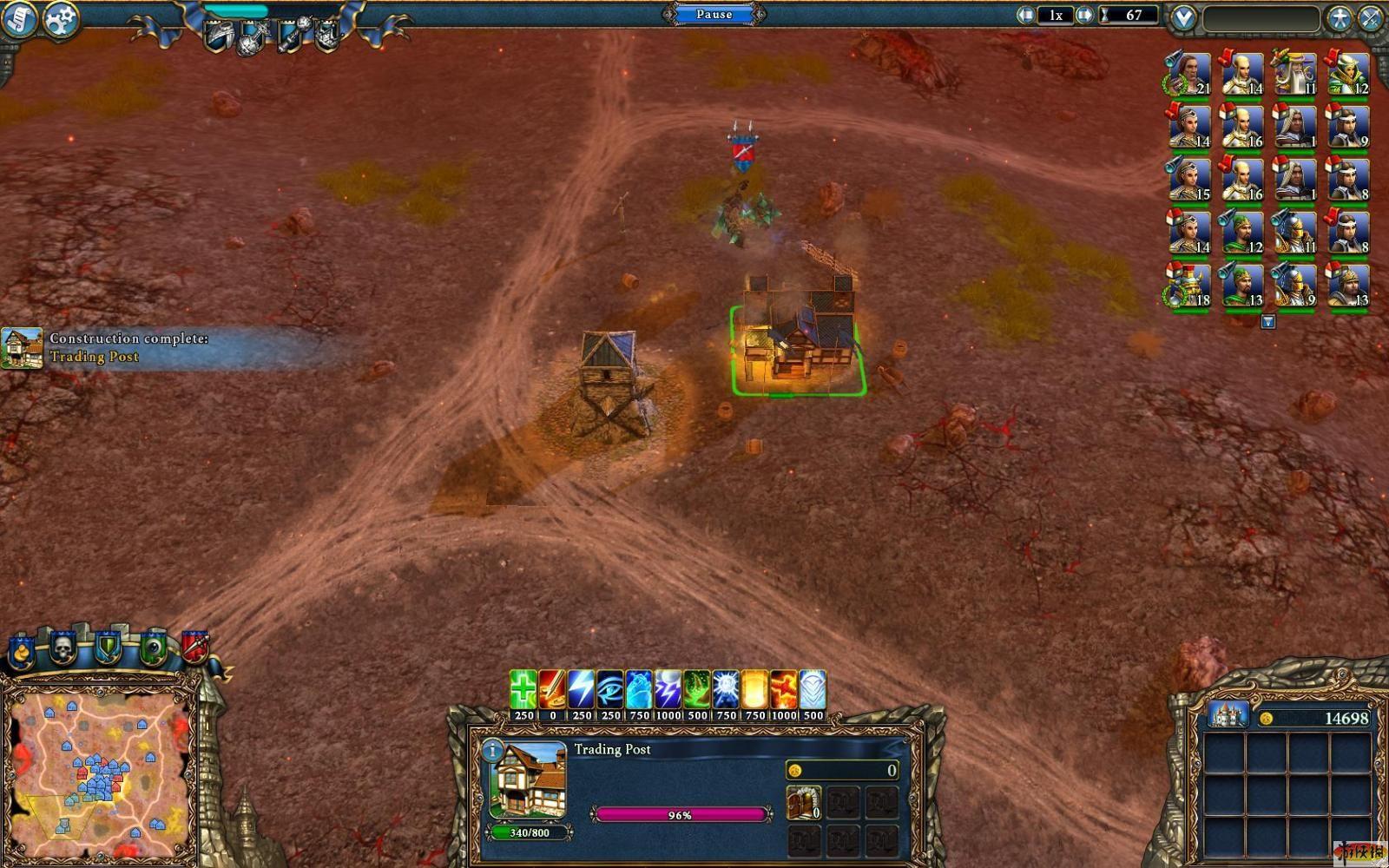
Task: Select the level 18 horned-helmet hero portrait
Action: [x=1188, y=286]
